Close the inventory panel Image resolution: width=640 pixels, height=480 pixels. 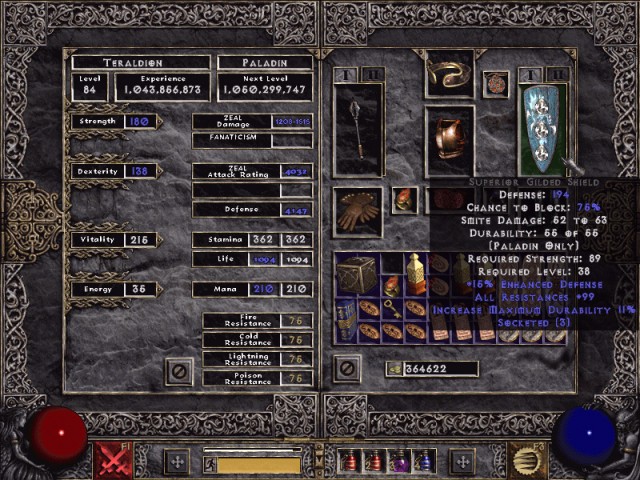pyautogui.click(x=347, y=369)
